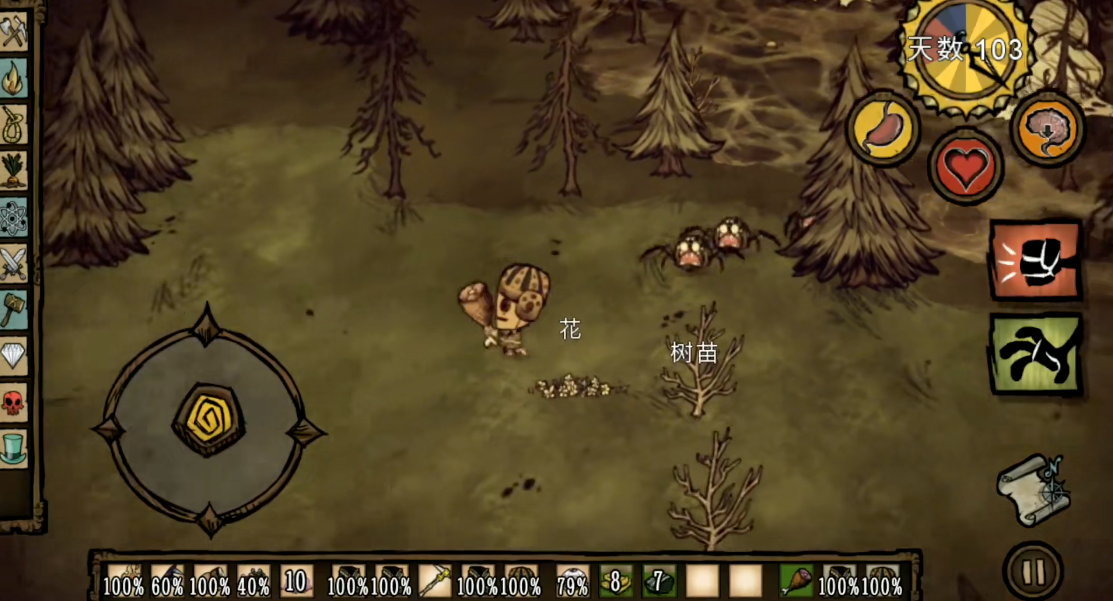Pause the game
1113x601 pixels.
1033,571
